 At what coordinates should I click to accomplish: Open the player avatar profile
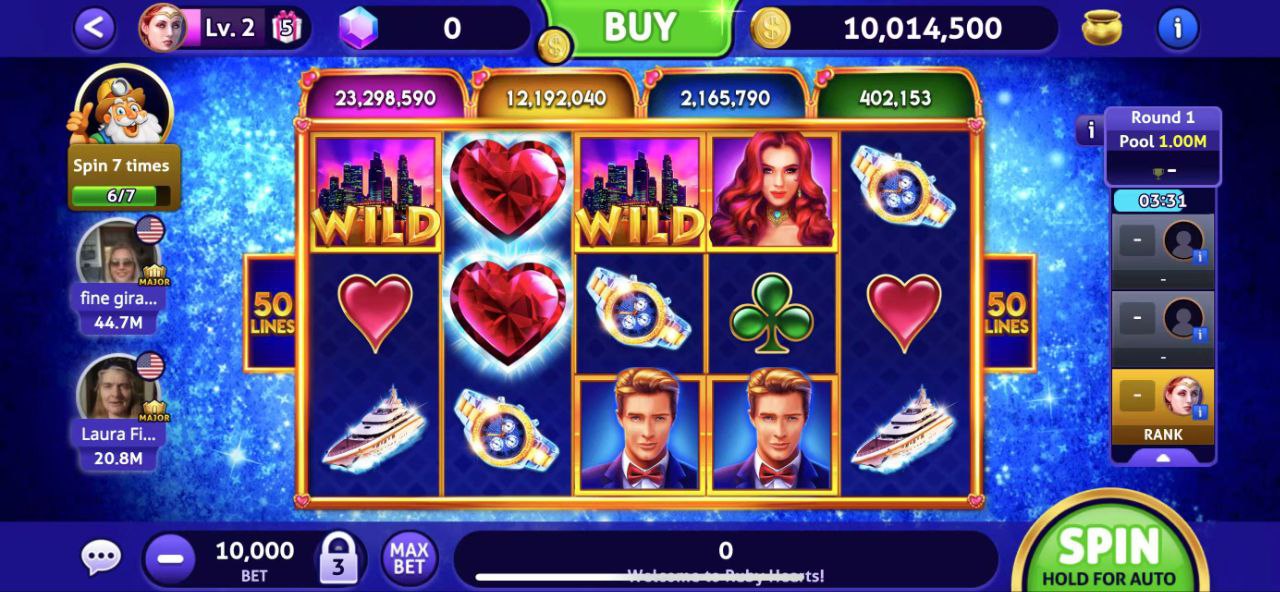coord(162,28)
